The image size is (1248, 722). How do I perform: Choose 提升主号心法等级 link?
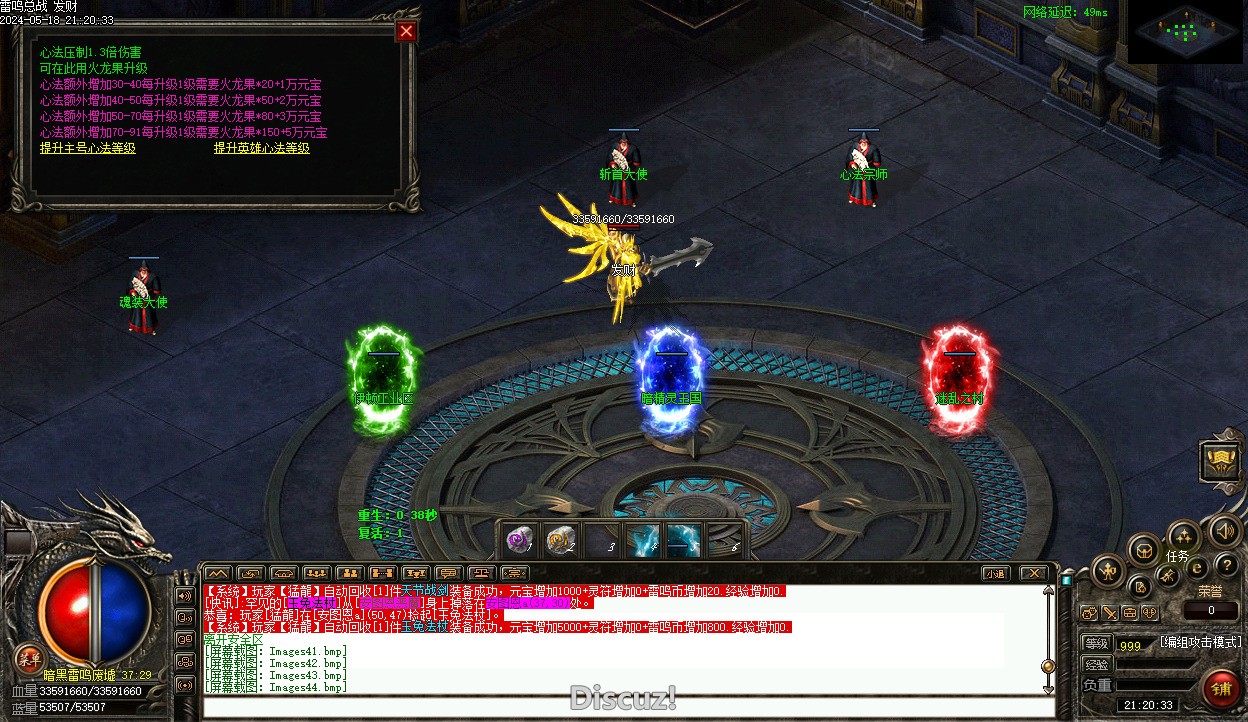(x=88, y=148)
